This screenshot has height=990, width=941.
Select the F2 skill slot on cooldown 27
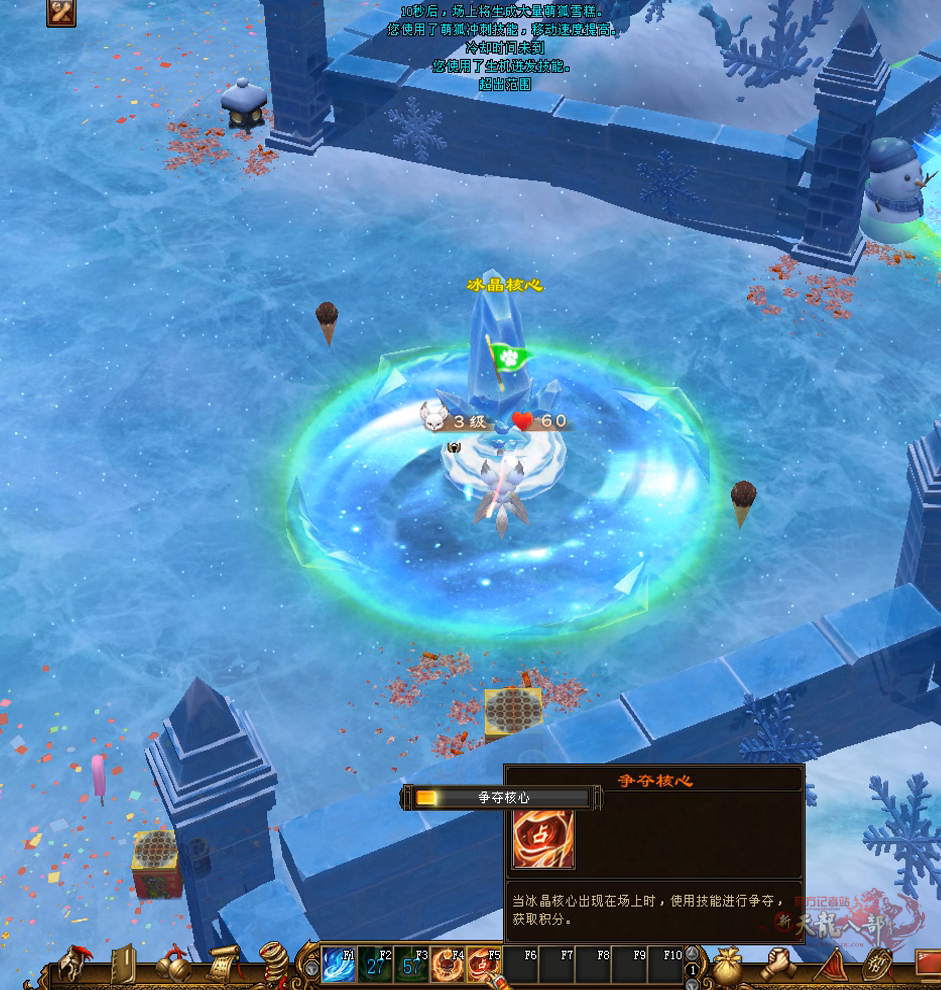375,967
